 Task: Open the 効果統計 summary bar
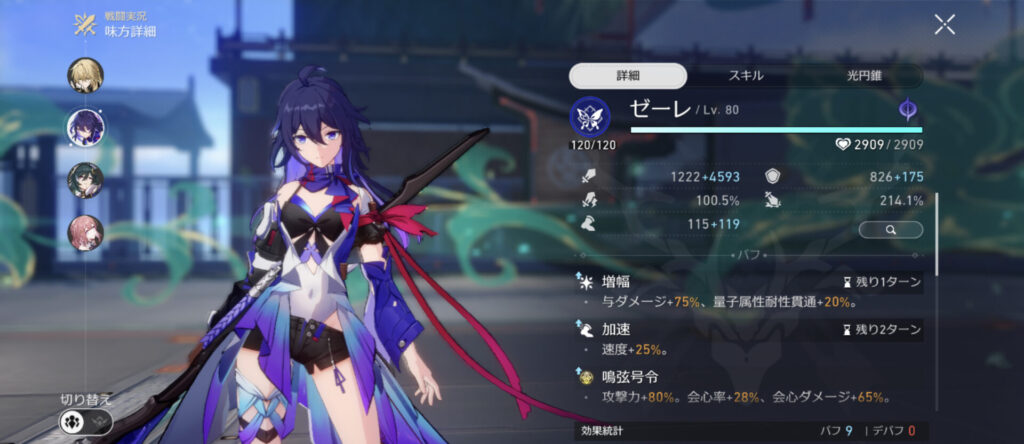[747, 431]
